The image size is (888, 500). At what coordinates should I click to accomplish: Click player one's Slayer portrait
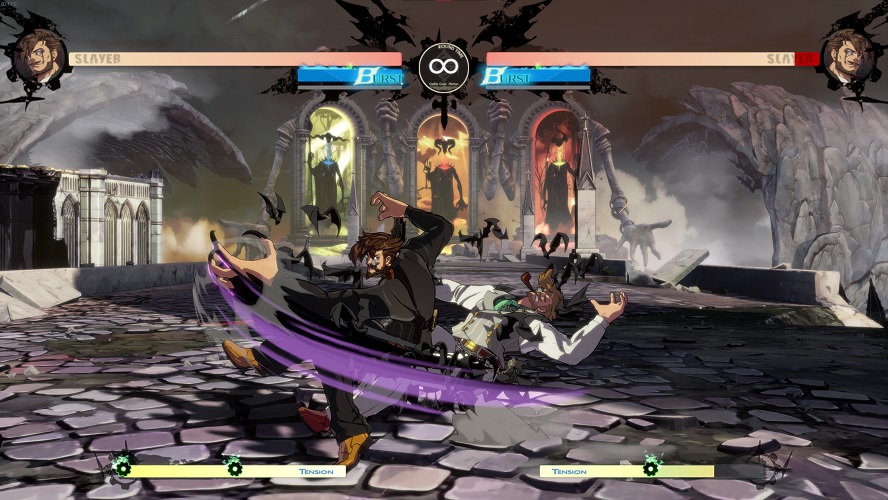[38, 55]
